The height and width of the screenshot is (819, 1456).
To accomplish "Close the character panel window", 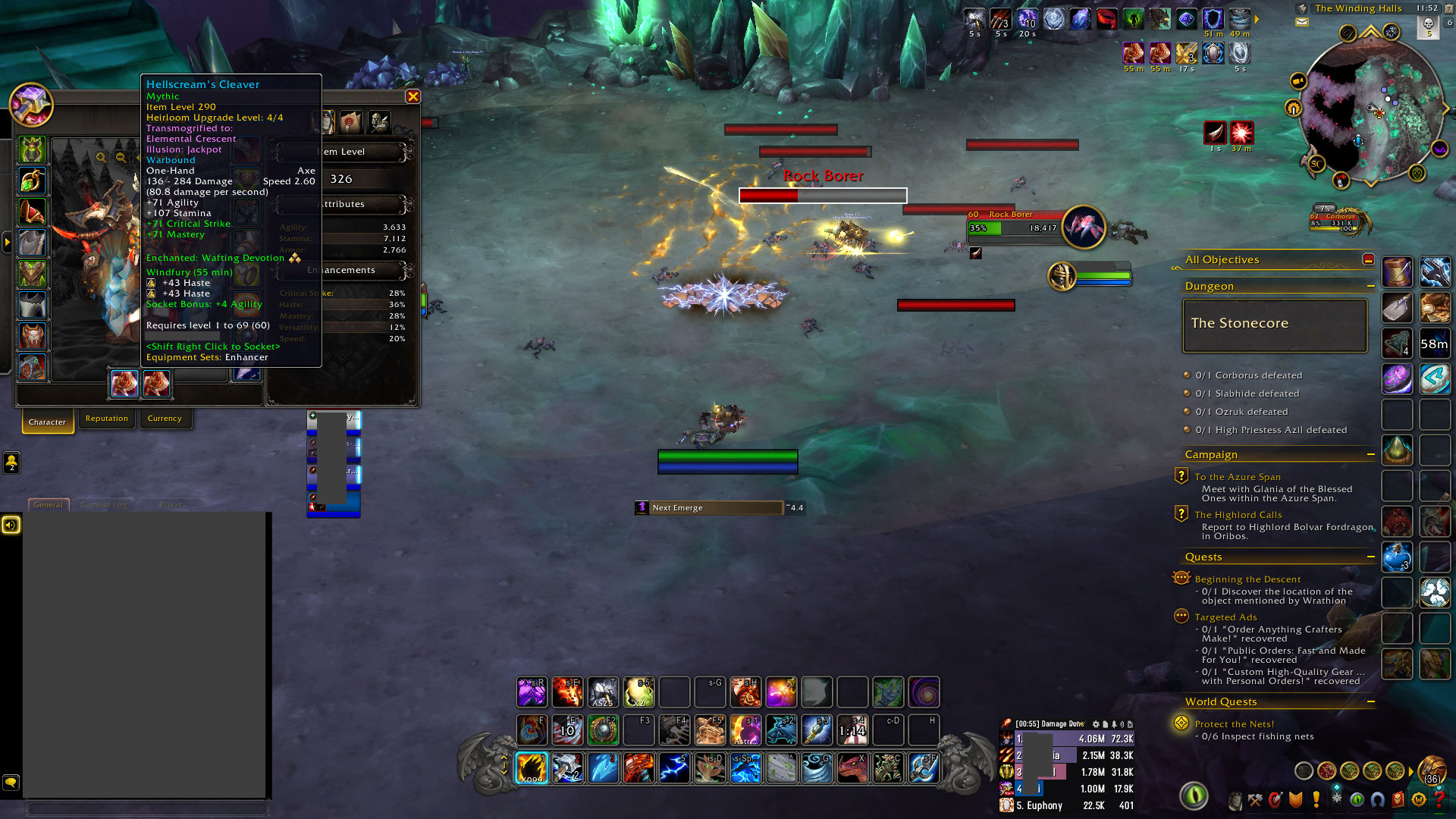I will coord(413,96).
